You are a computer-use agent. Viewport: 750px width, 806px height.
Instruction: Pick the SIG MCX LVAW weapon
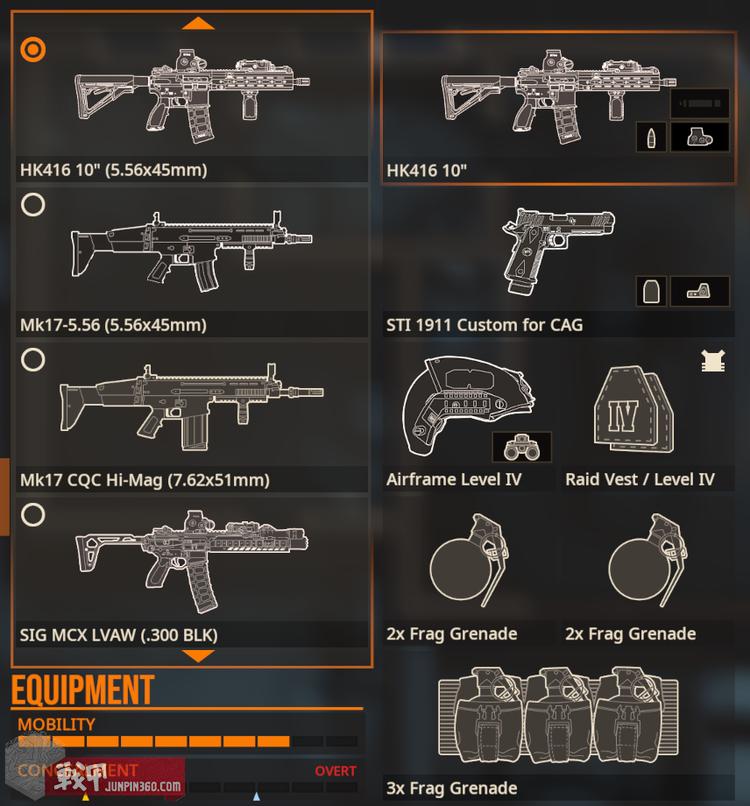[x=33, y=515]
